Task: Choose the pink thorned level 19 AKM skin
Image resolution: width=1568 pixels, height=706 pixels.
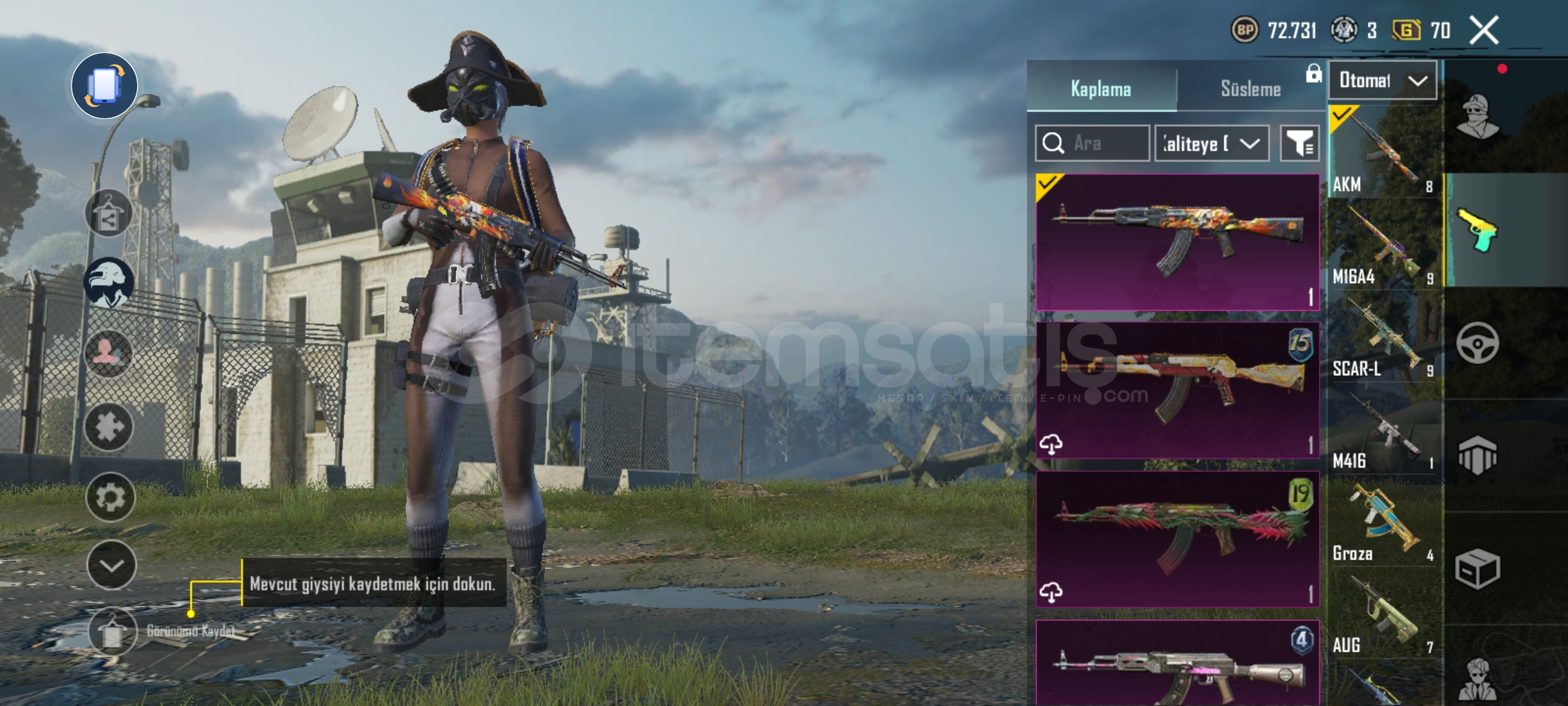Action: 1177,539
